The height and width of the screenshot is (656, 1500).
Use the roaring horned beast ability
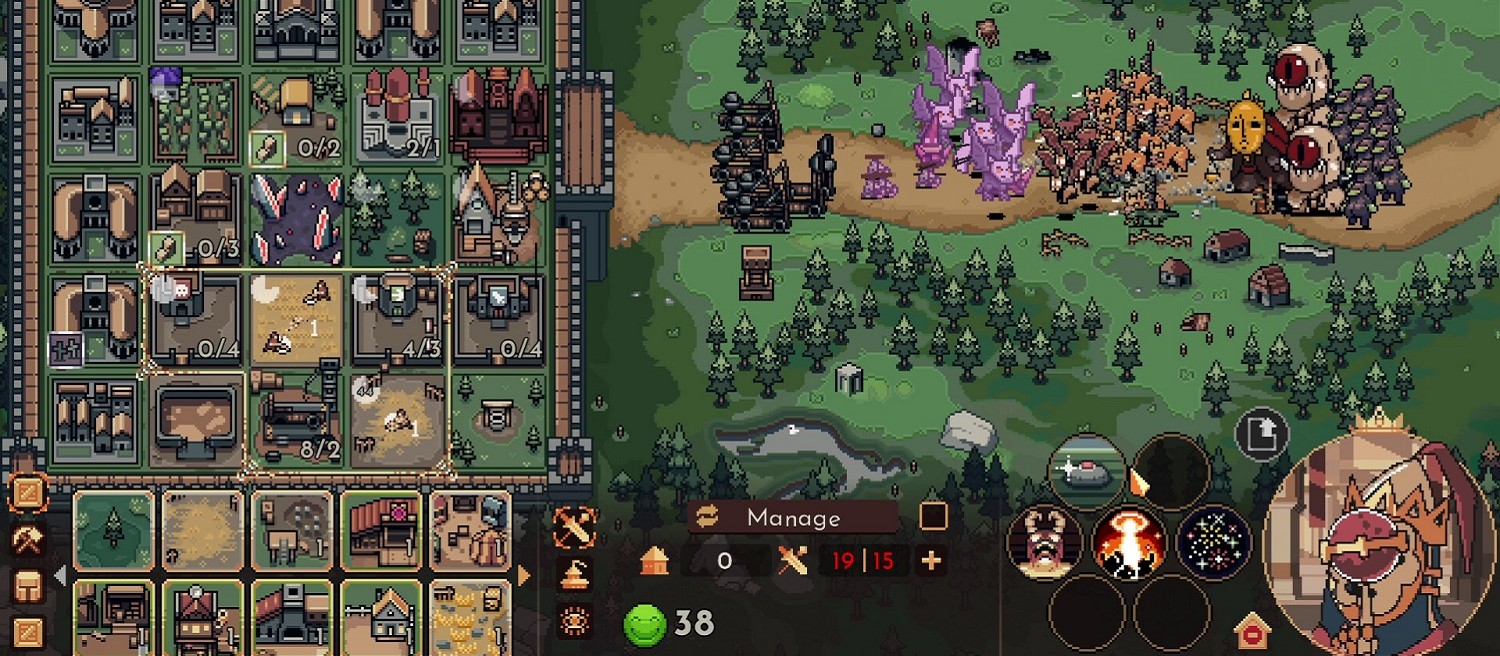click(1044, 543)
